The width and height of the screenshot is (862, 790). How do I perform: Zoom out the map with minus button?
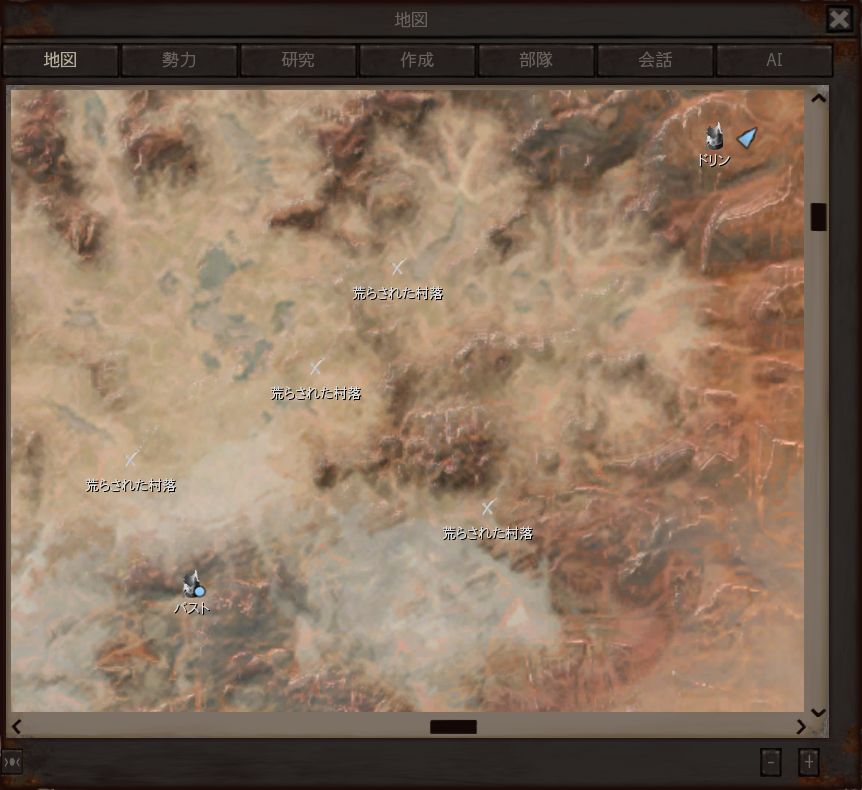coord(770,762)
